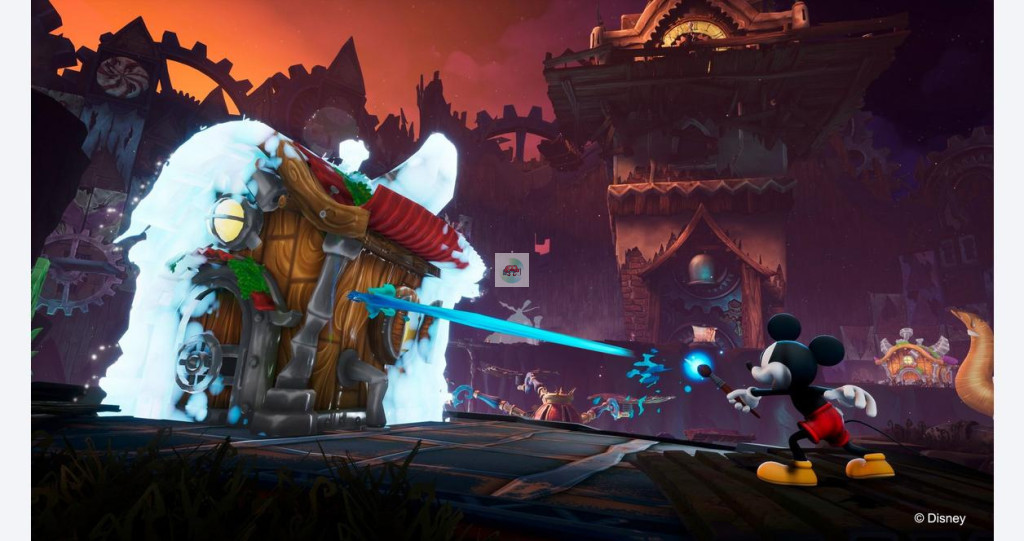Screen dimensions: 1024x541
Task: Click the small grey square icon overlay
Action: coord(511,270)
